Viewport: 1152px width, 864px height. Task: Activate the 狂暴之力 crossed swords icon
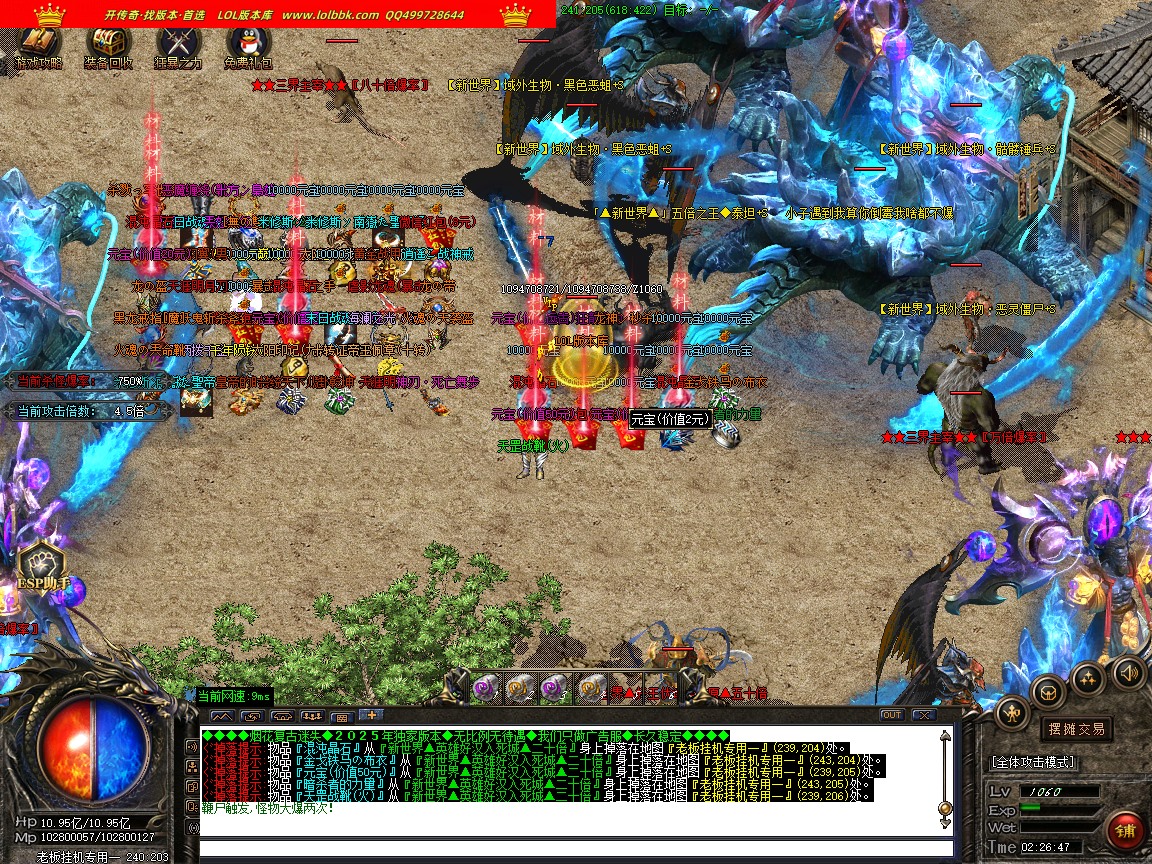click(178, 45)
